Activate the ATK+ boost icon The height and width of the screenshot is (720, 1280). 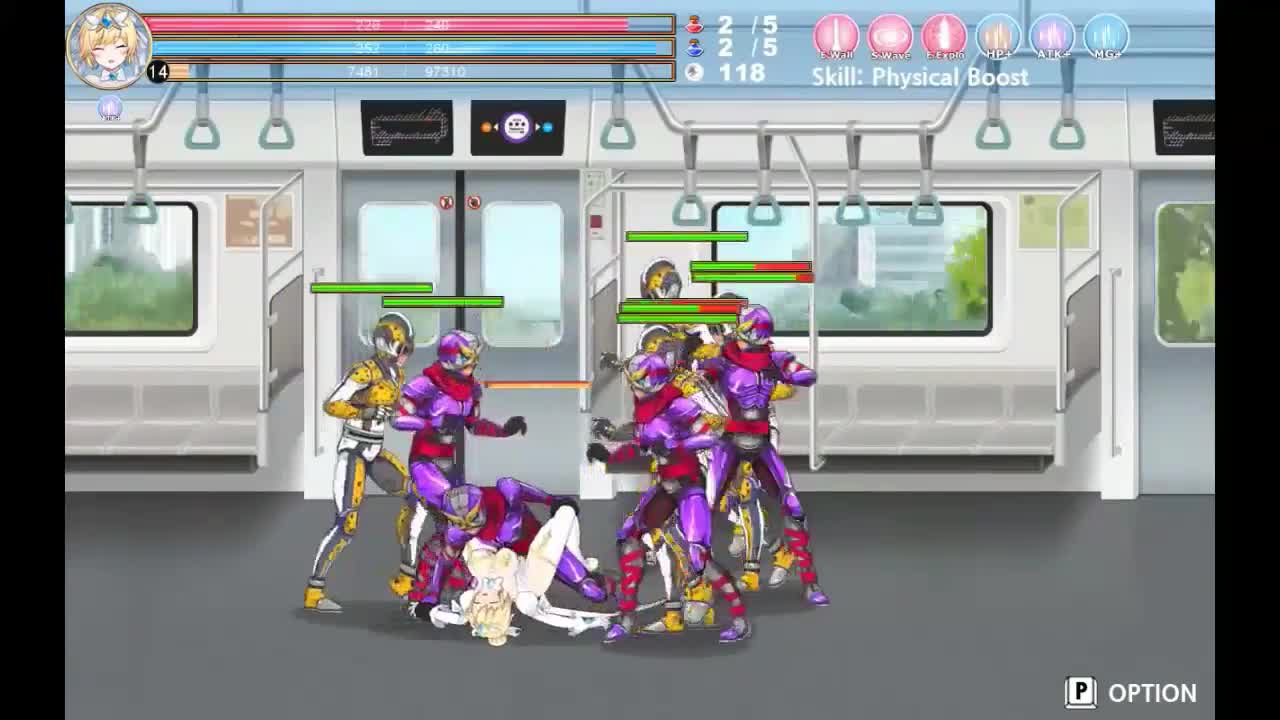1051,37
